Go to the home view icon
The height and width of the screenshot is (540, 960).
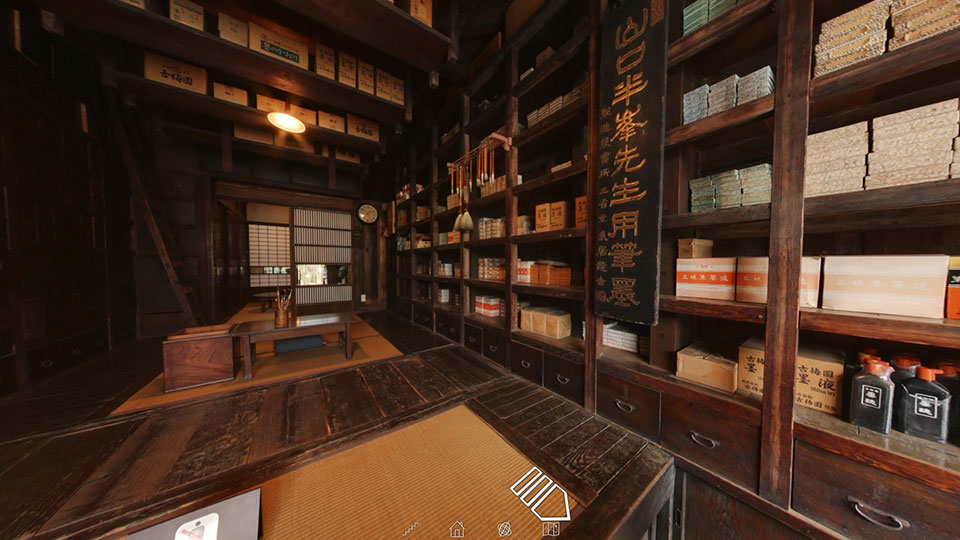click(x=457, y=528)
